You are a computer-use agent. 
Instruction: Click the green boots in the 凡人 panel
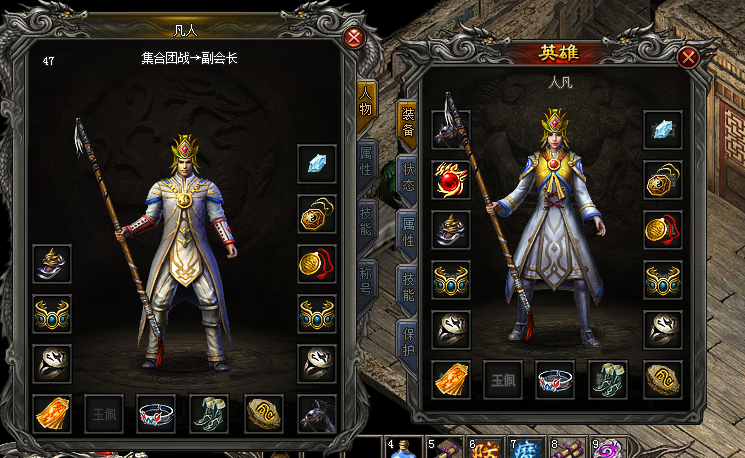coord(210,412)
